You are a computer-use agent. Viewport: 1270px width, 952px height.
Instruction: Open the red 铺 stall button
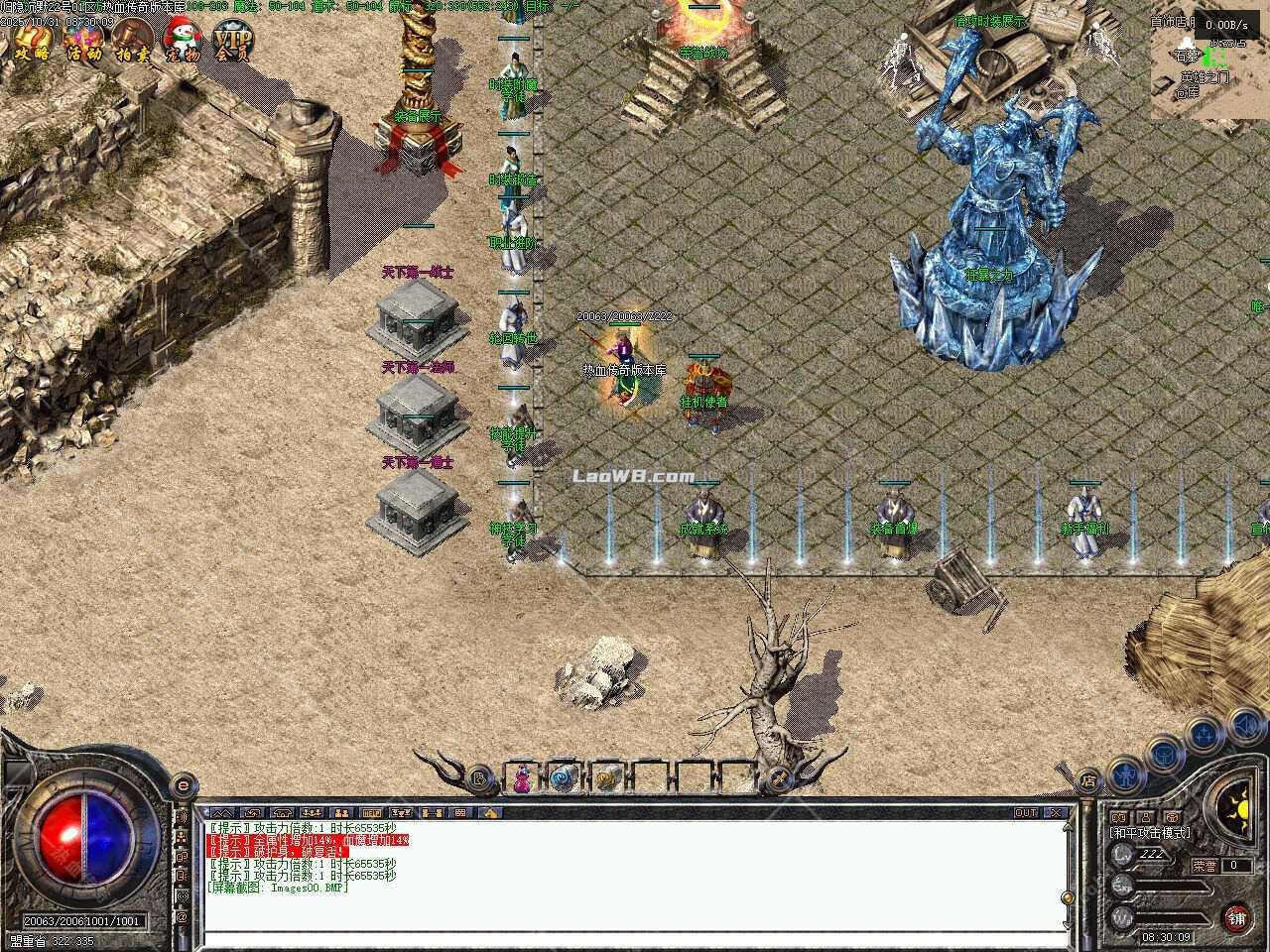point(1236,917)
